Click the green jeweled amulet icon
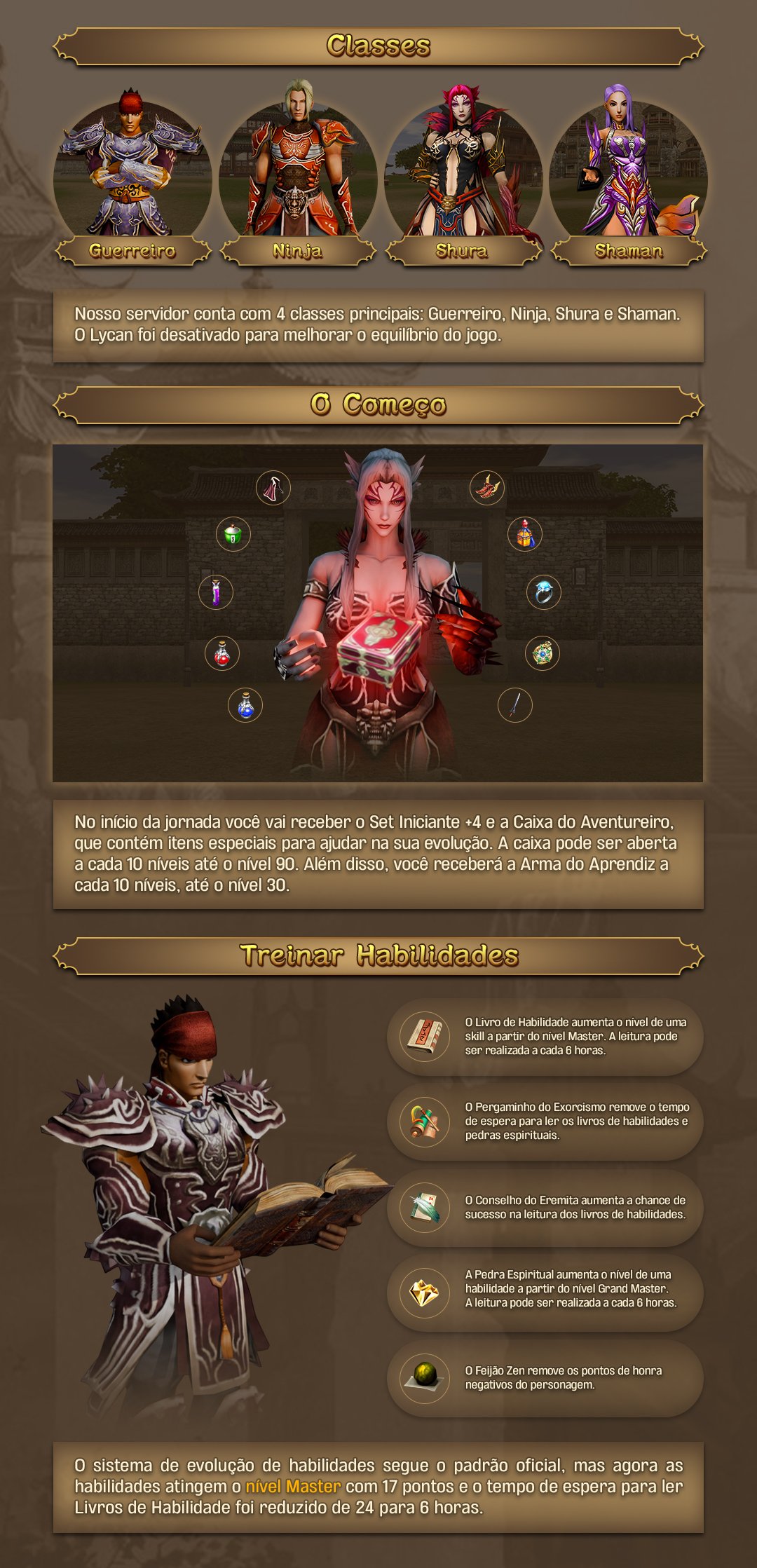Image resolution: width=757 pixels, height=1568 pixels. pyautogui.click(x=542, y=654)
